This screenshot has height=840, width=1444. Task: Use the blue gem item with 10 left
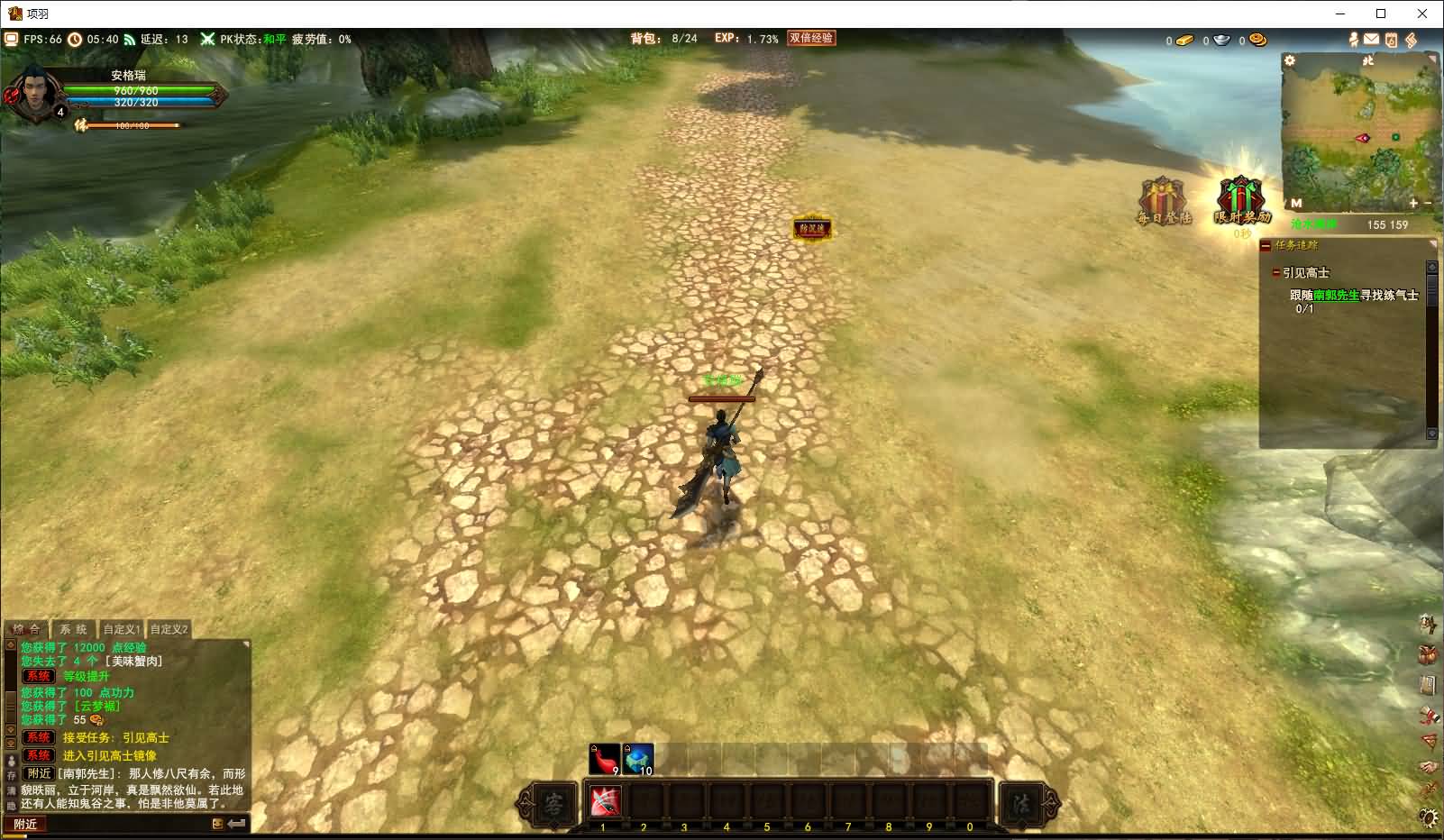point(639,760)
